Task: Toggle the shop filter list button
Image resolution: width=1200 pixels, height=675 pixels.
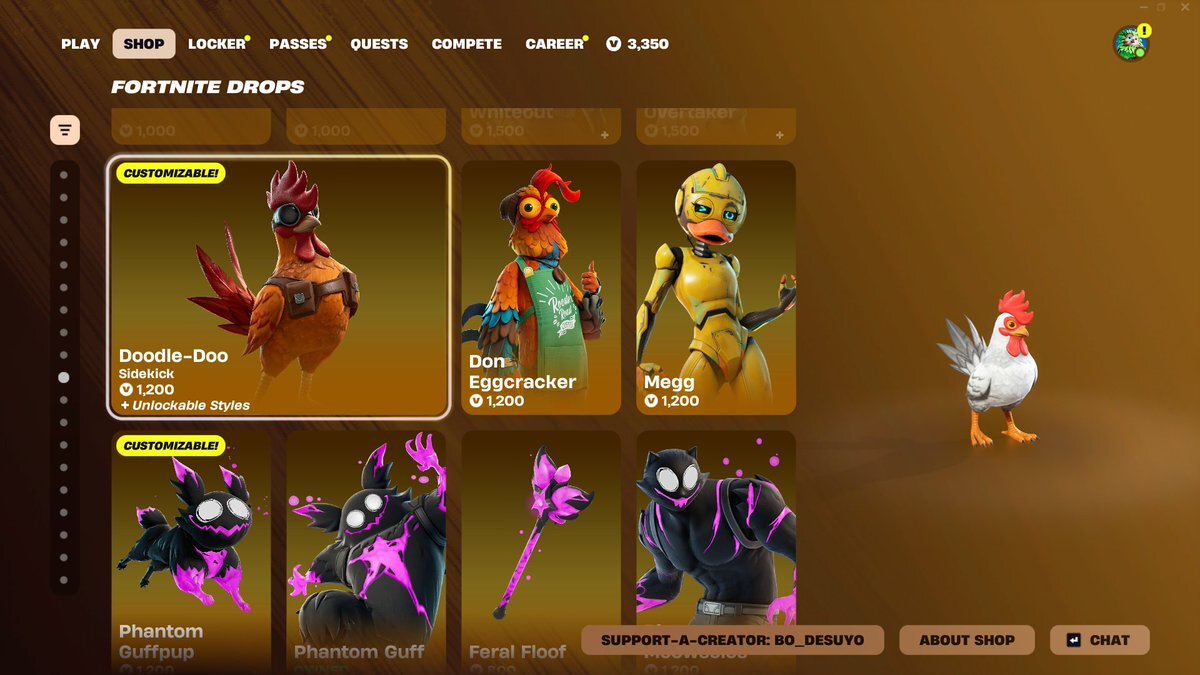Action: click(65, 130)
